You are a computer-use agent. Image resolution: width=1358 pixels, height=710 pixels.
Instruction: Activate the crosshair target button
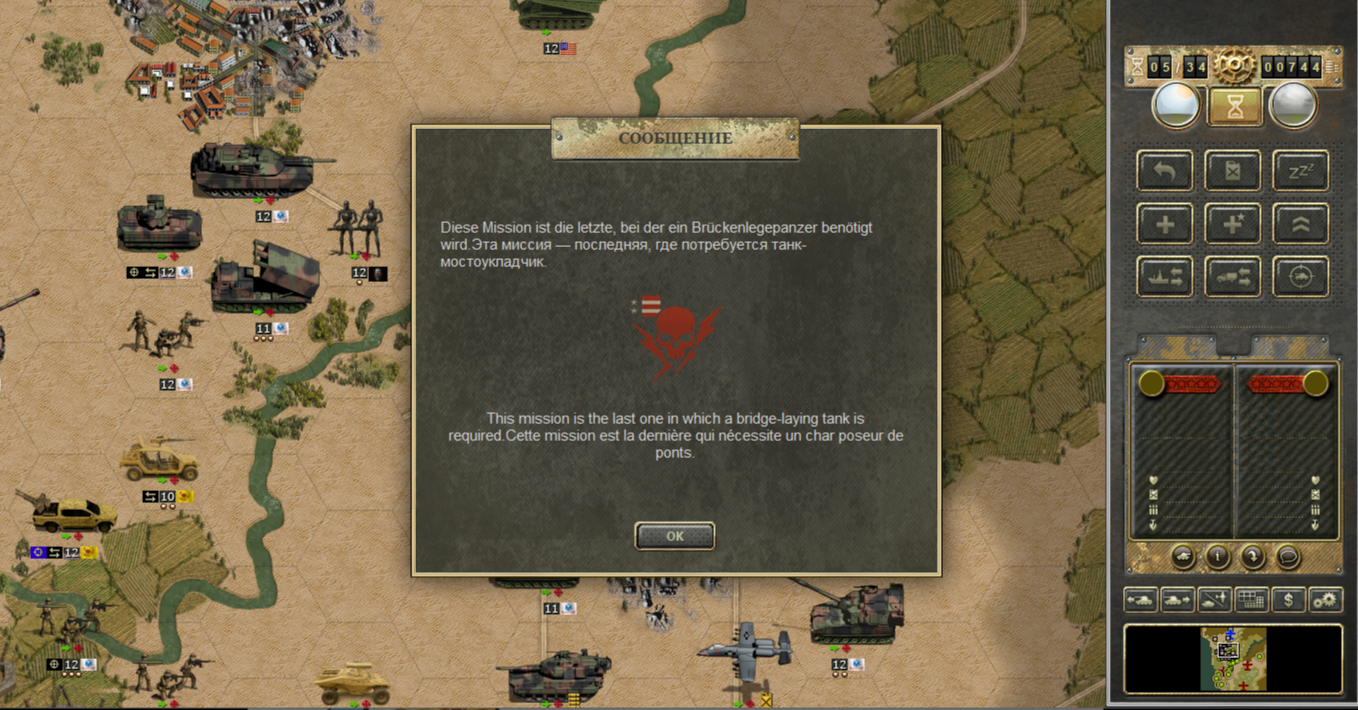click(1300, 277)
